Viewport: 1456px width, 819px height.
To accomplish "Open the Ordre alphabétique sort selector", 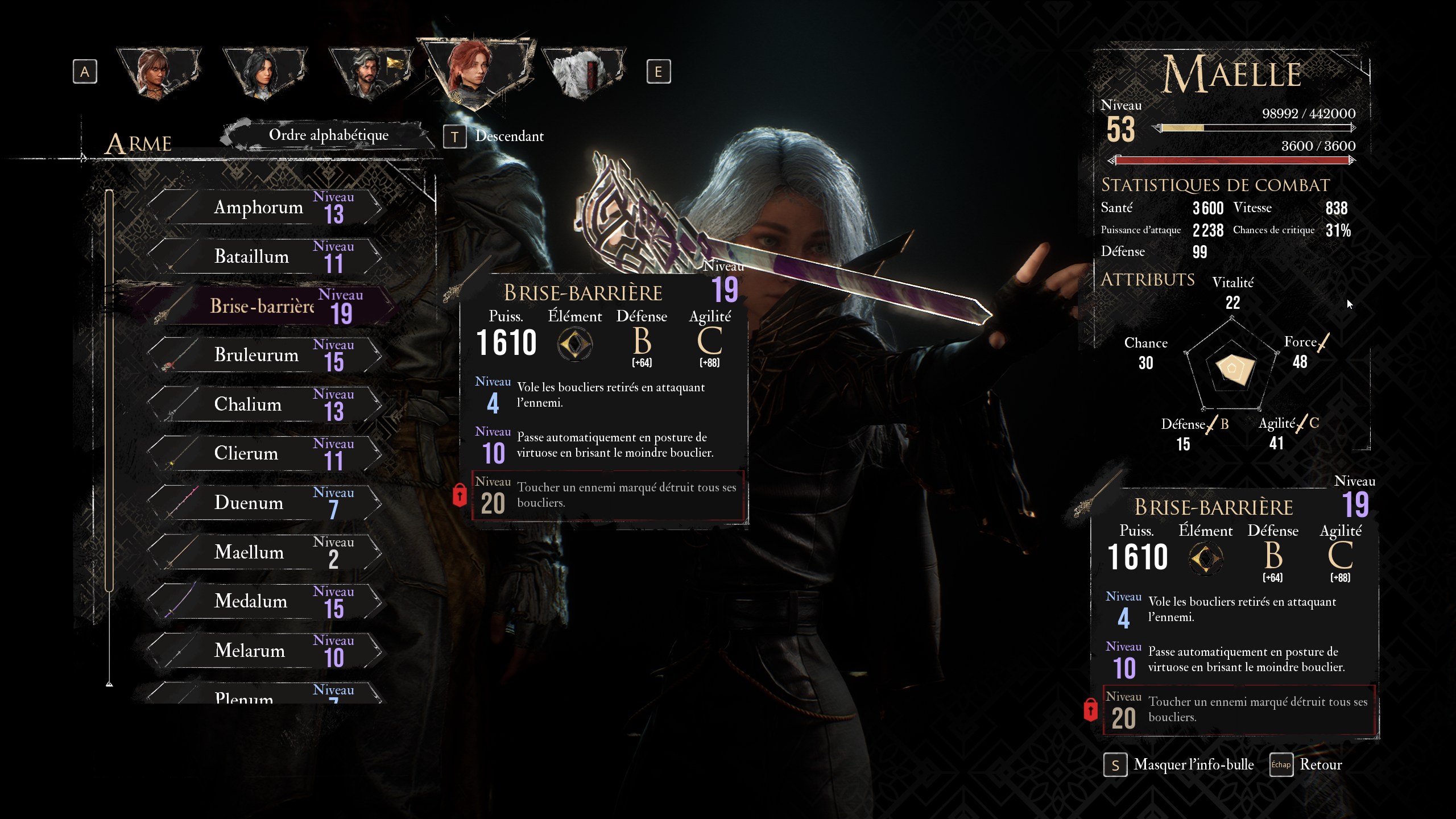I will point(328,135).
